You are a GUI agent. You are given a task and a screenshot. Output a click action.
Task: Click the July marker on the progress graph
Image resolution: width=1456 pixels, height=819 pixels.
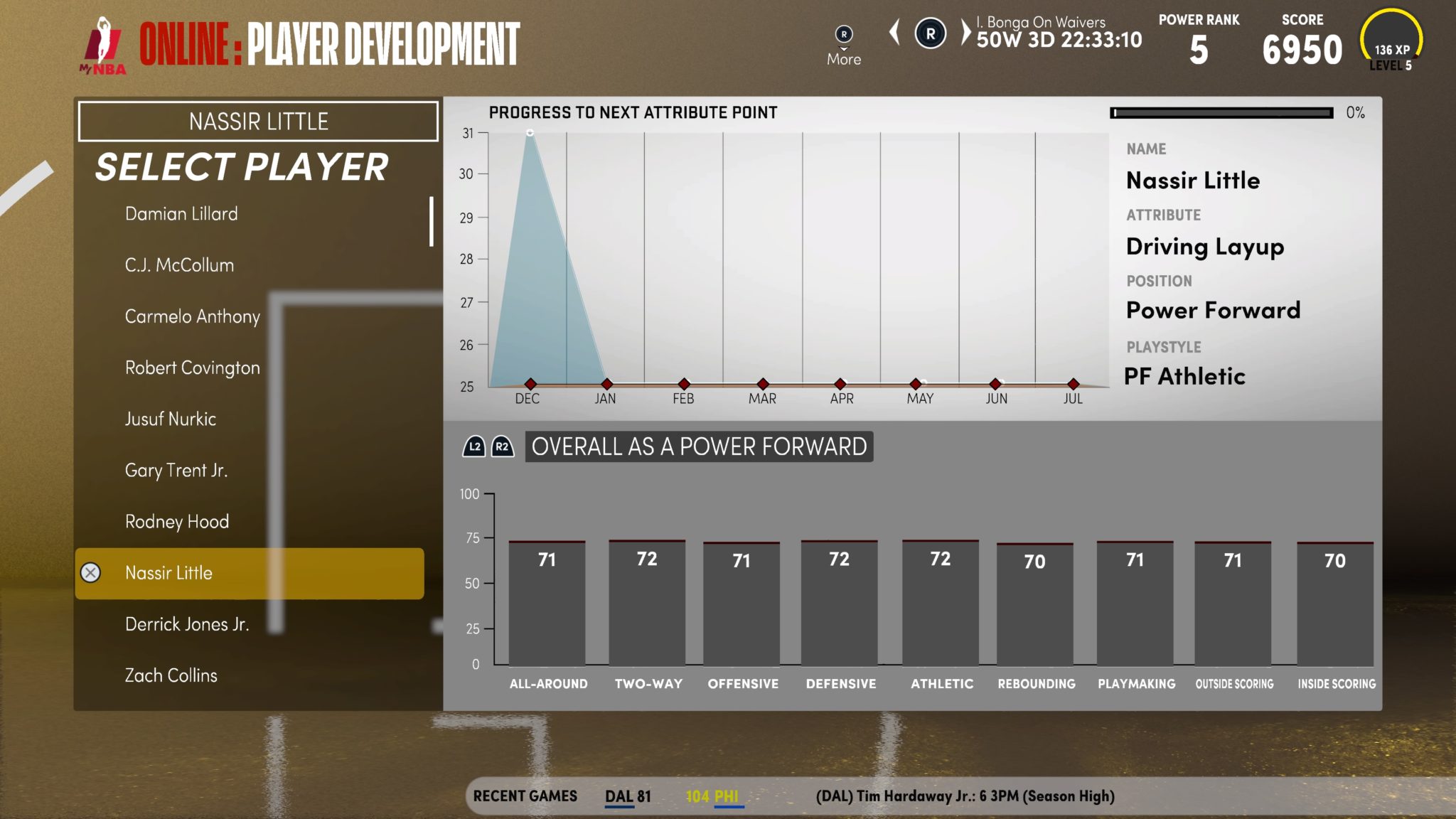1073,384
